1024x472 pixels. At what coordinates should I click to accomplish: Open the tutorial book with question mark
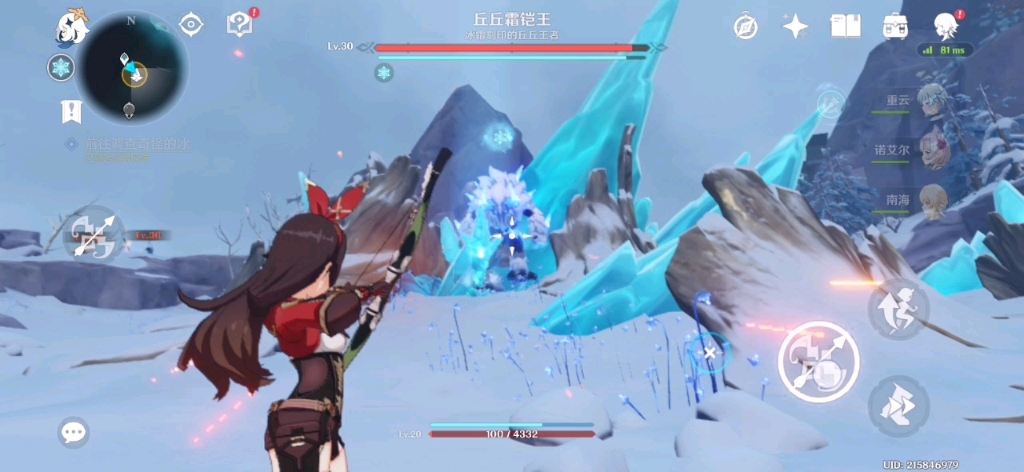click(x=240, y=24)
